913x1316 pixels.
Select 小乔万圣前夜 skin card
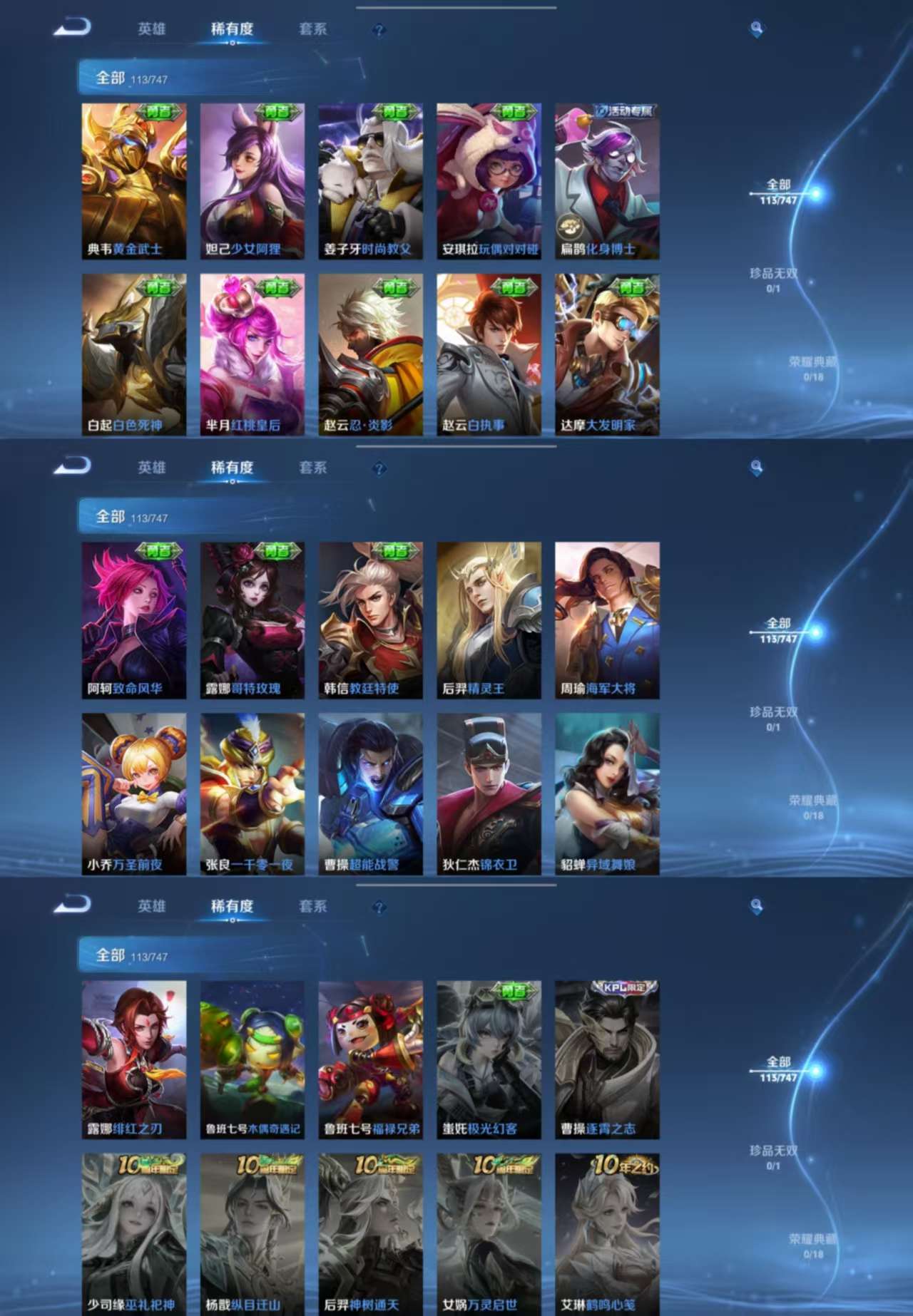tap(133, 793)
